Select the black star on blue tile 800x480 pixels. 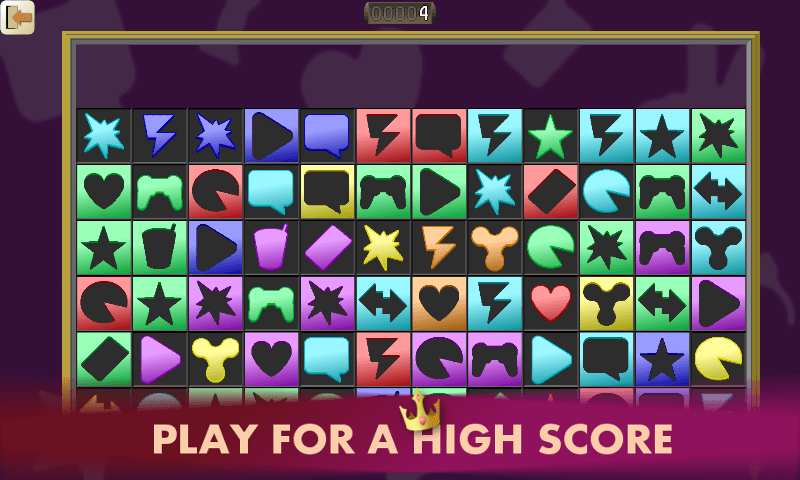point(662,359)
